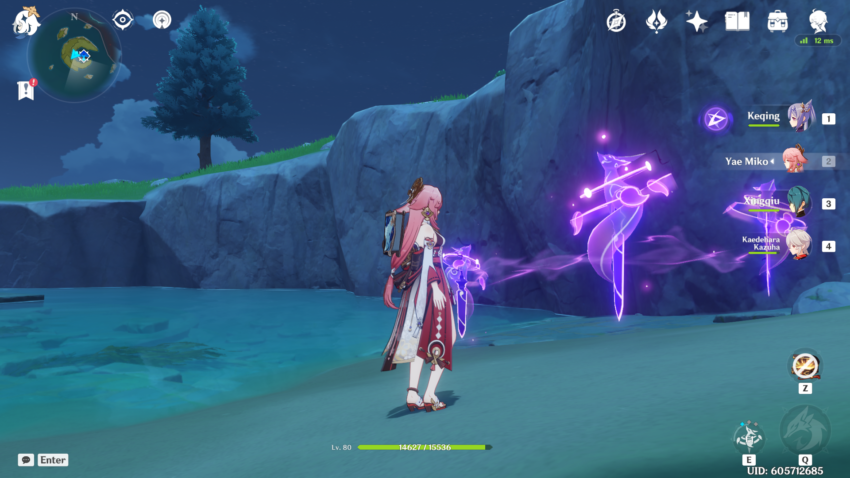Viewport: 850px width, 478px height.
Task: Open the Paimon menu
Action: 25,21
